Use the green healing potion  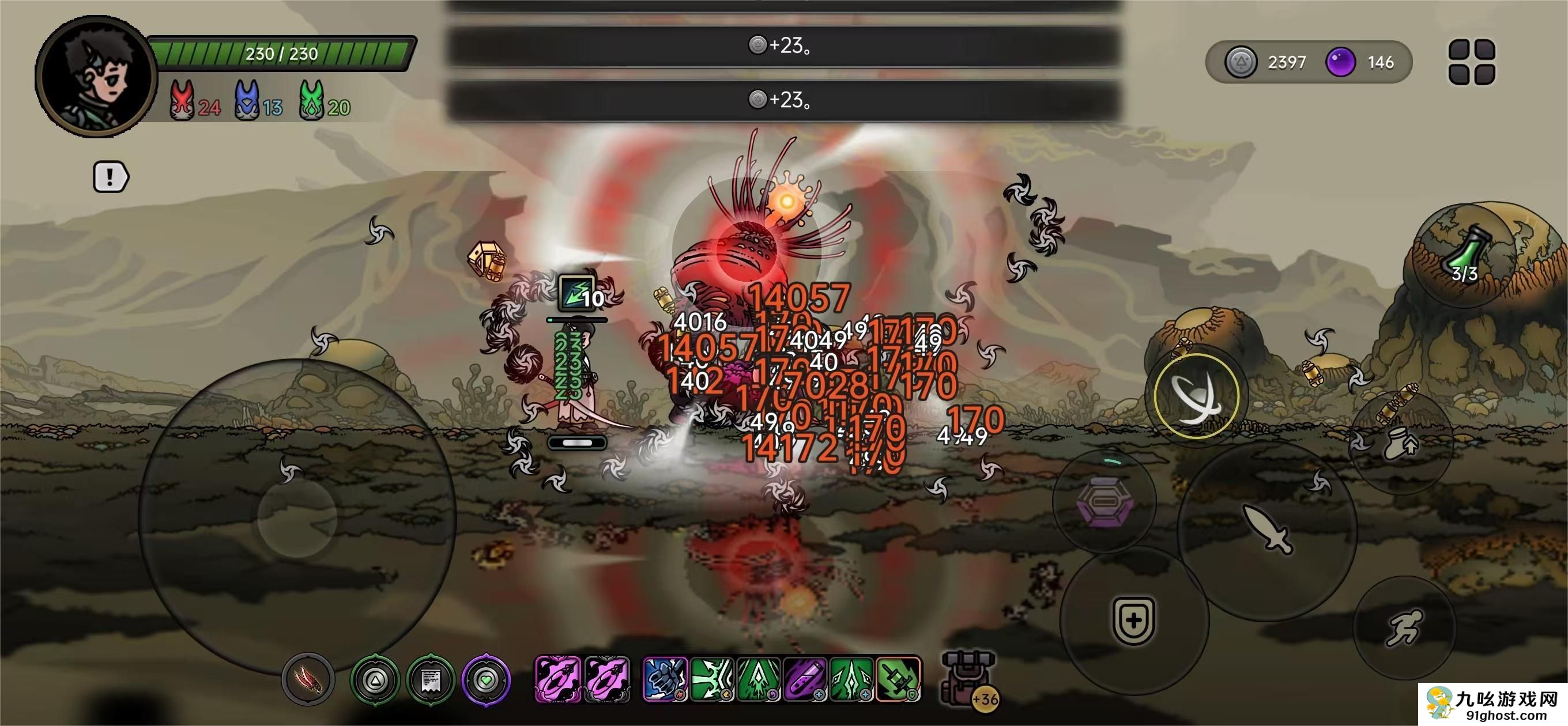(1464, 257)
